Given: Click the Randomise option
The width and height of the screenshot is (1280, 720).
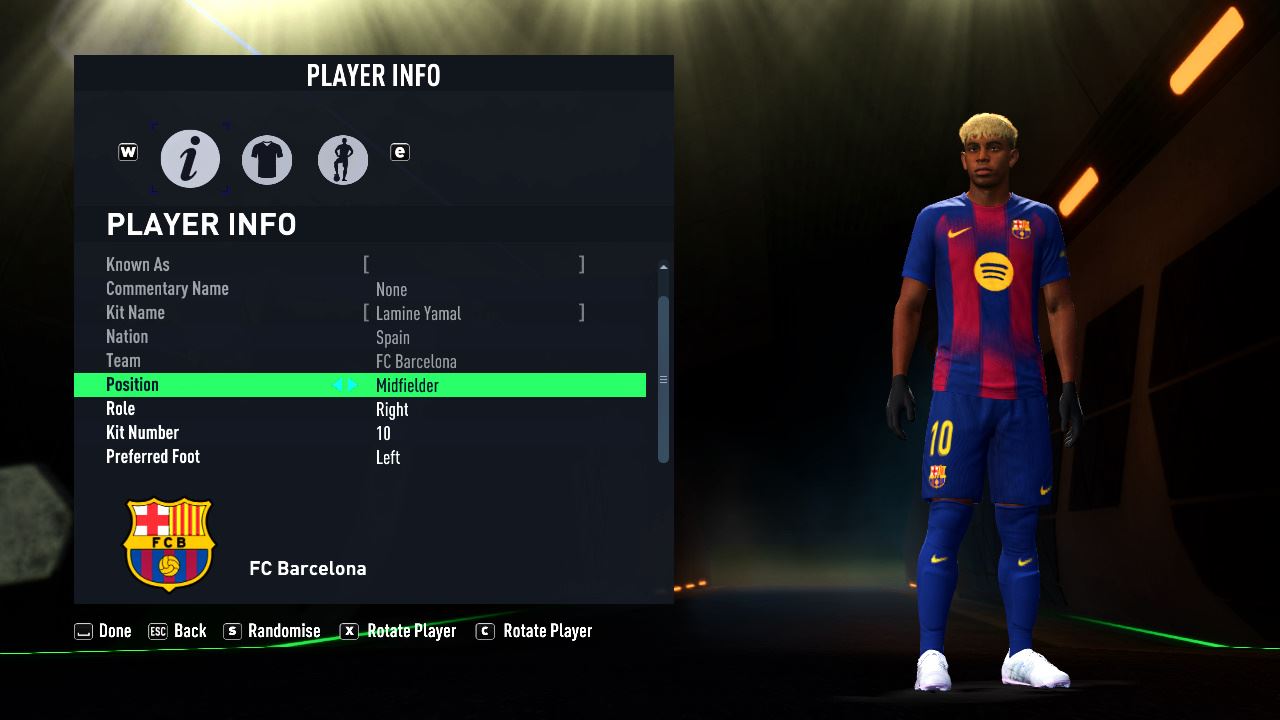Looking at the screenshot, I should point(272,631).
